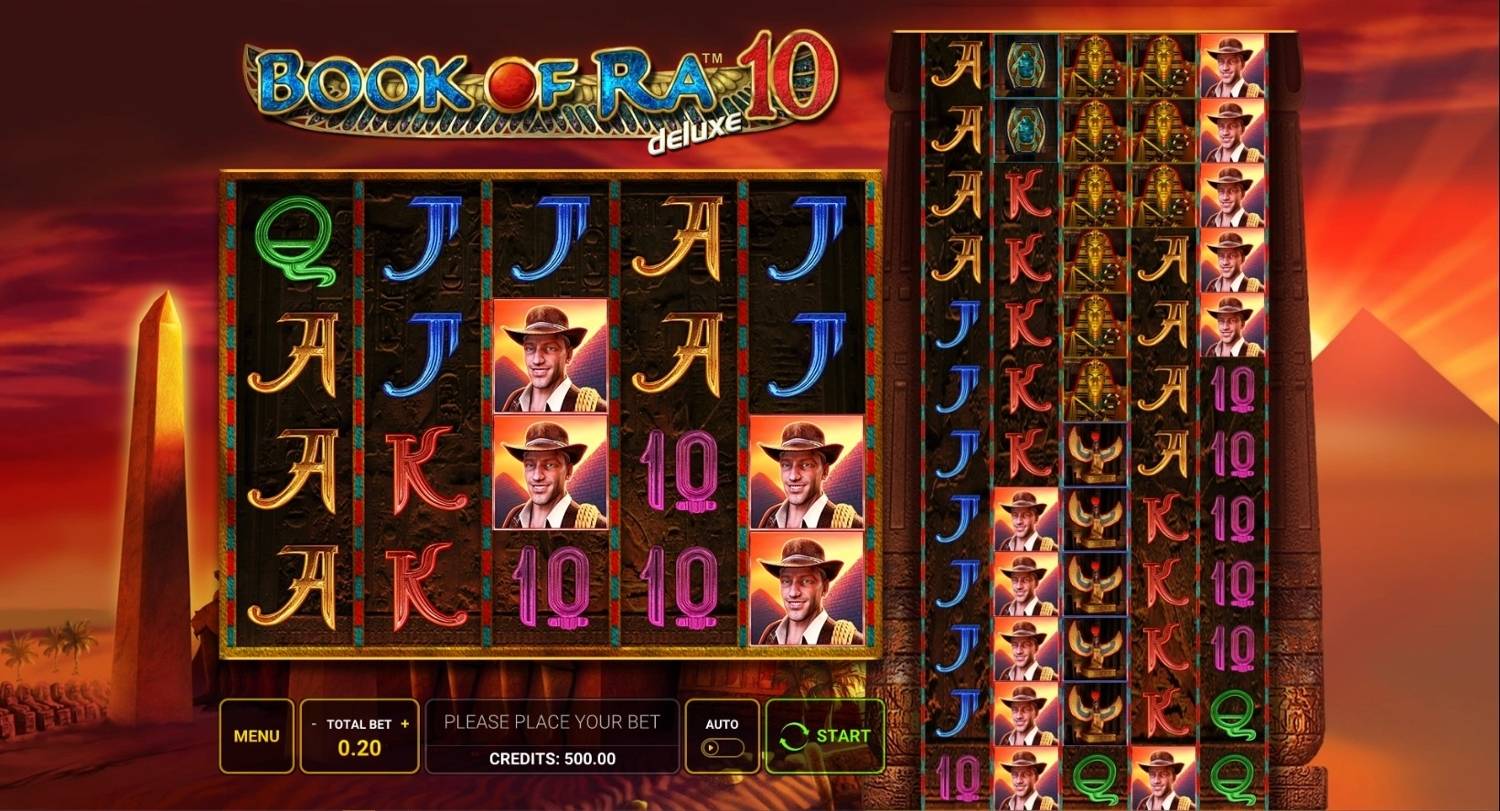Click the PLEASE PLACE YOUR BET field
1500x811 pixels.
[x=552, y=721]
